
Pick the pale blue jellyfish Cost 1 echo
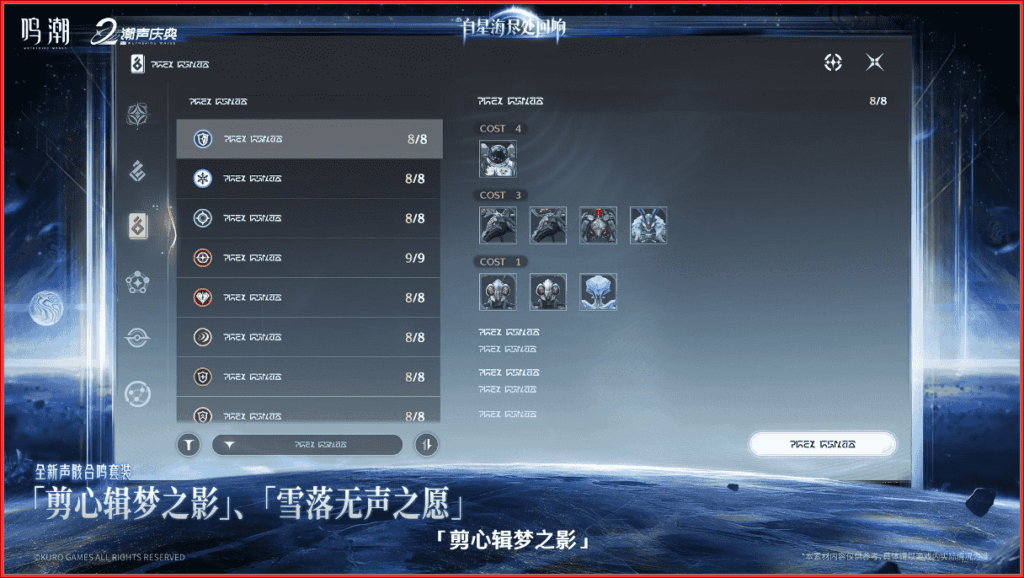[x=598, y=291]
